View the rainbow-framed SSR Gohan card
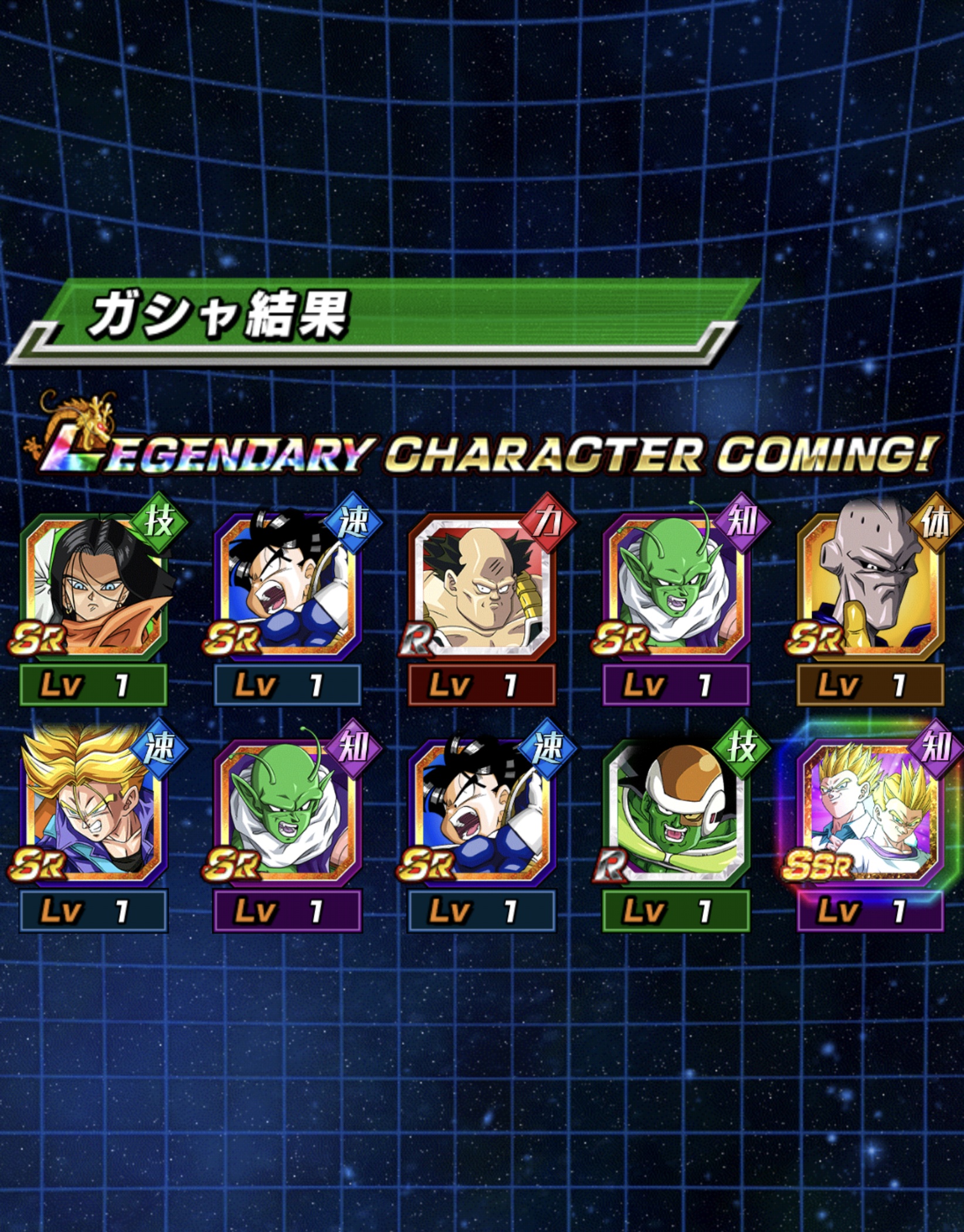Image resolution: width=964 pixels, height=1232 pixels. (x=870, y=812)
